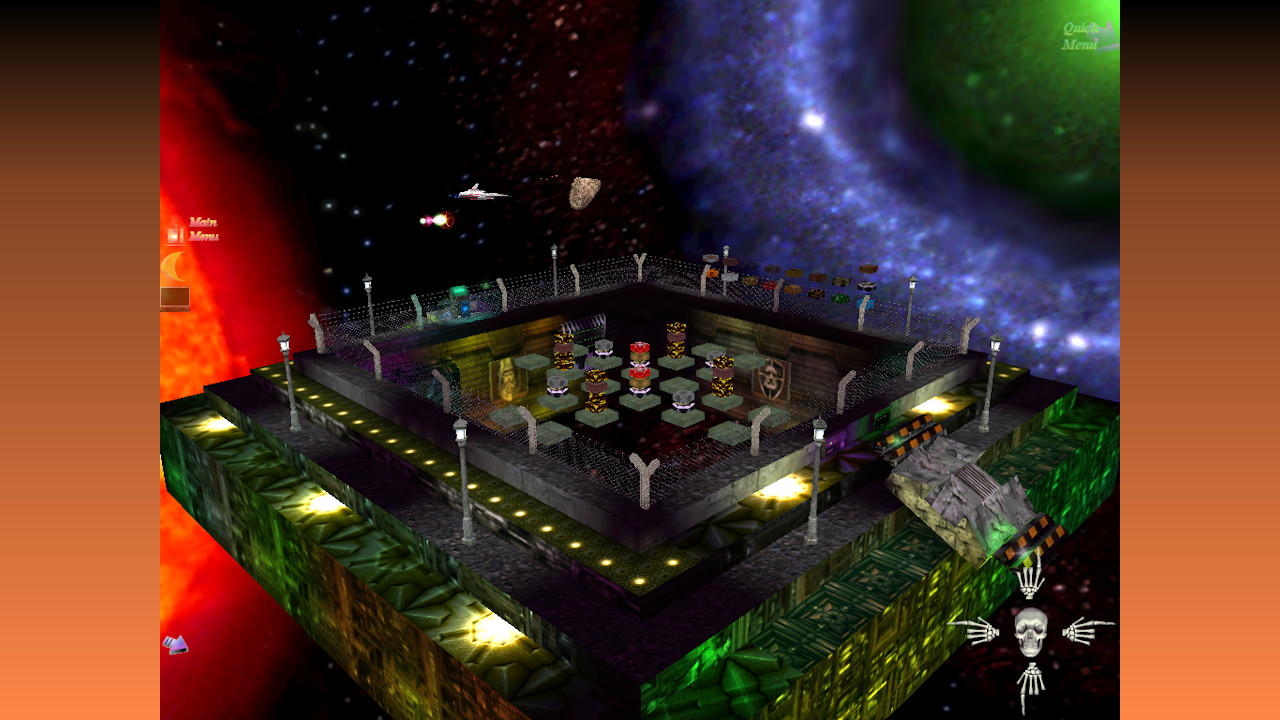Click the downward-pointing skeleton hand
The image size is (1280, 720).
(x=1030, y=682)
